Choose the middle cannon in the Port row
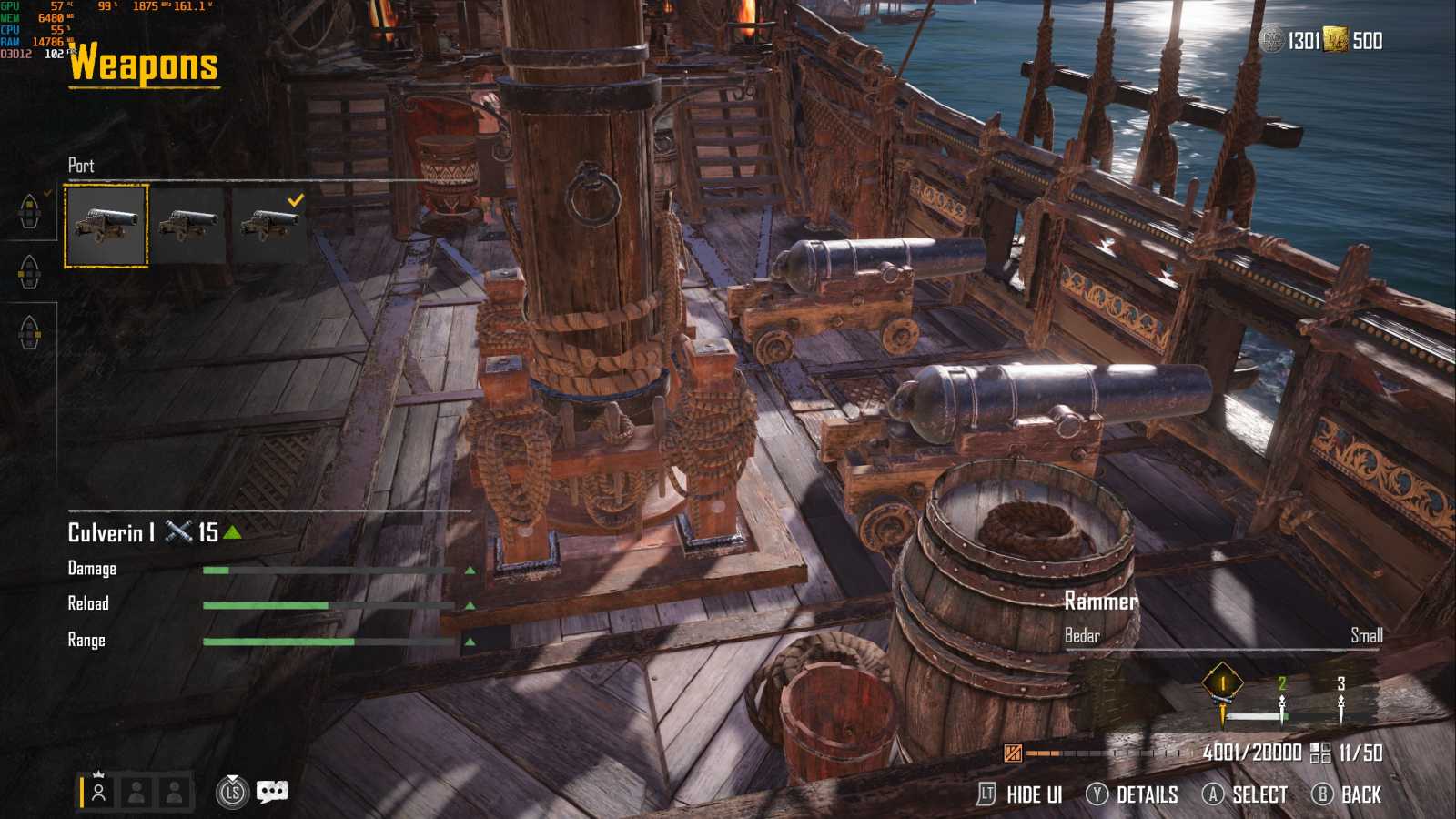 click(x=187, y=226)
